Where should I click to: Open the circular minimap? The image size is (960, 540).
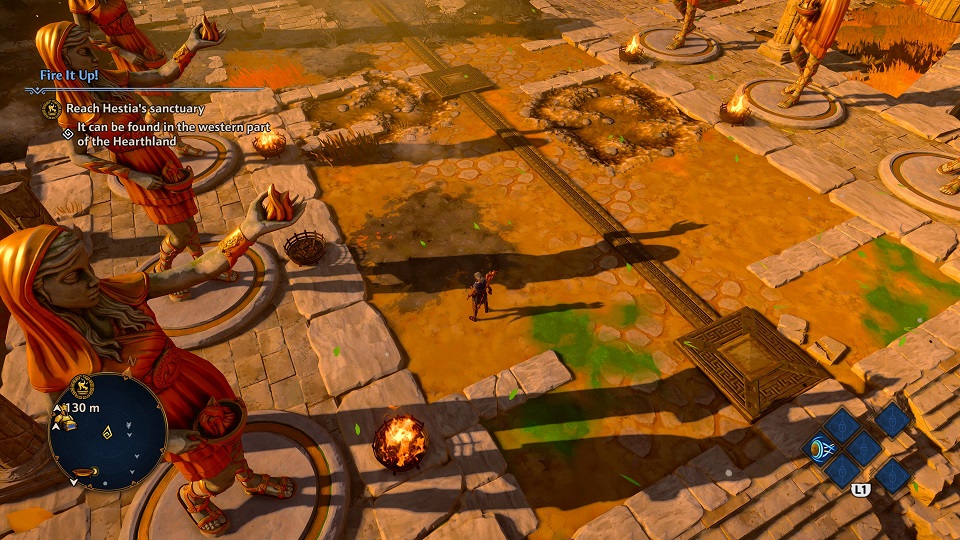click(107, 432)
